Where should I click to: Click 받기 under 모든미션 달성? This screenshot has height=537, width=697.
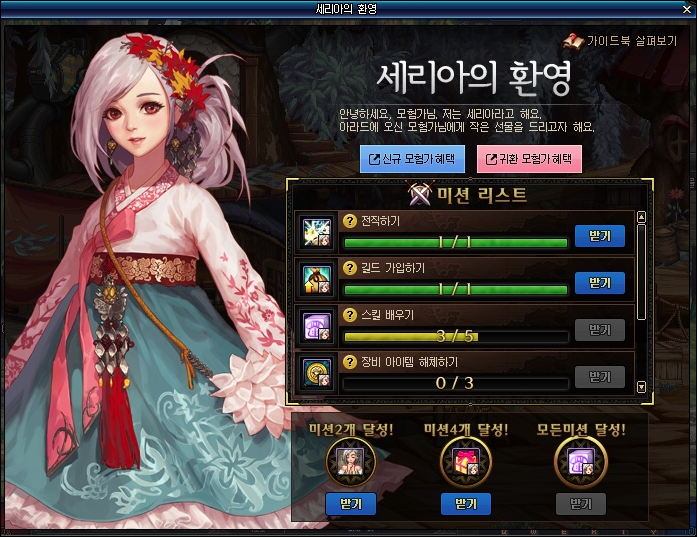(581, 503)
